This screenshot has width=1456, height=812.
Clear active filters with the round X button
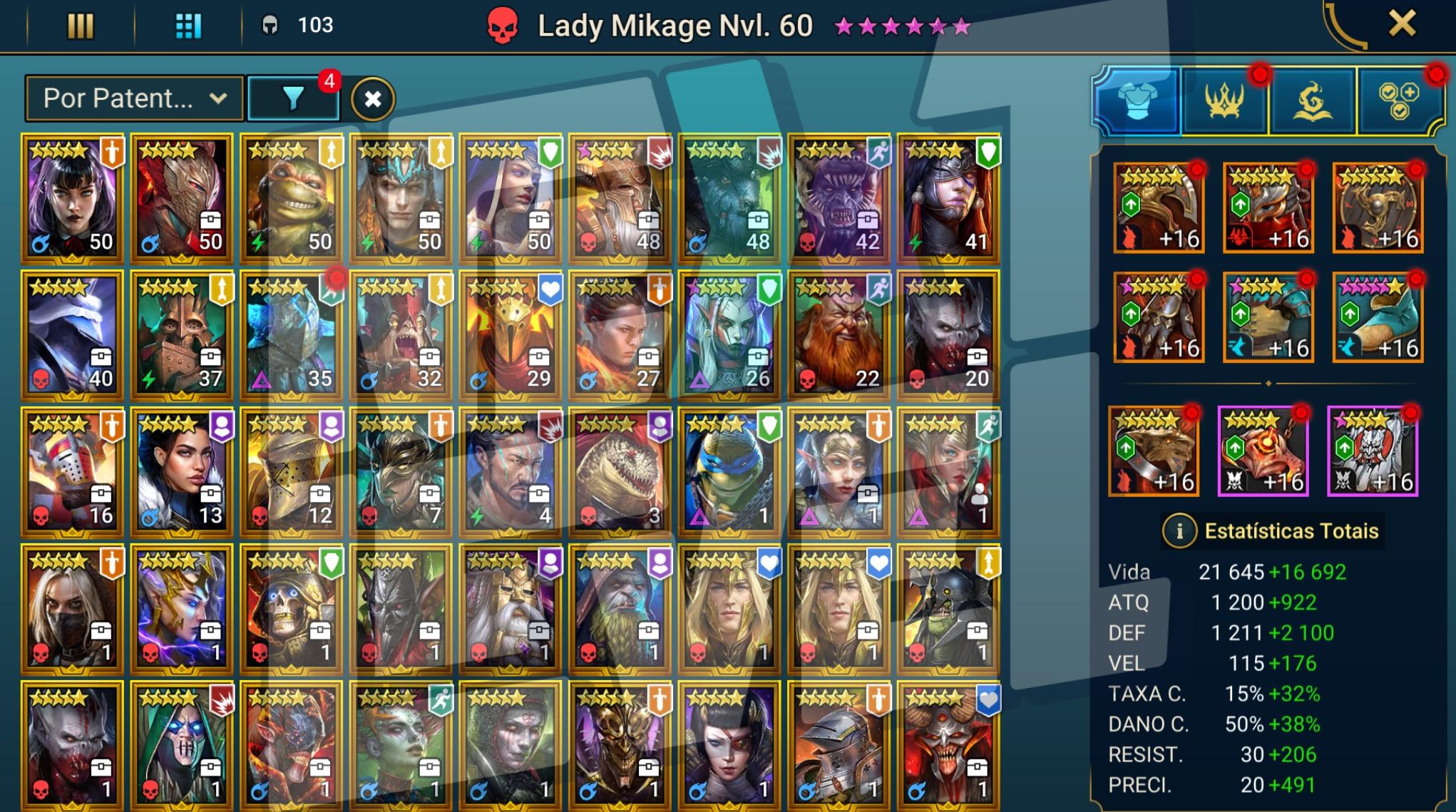[x=372, y=99]
